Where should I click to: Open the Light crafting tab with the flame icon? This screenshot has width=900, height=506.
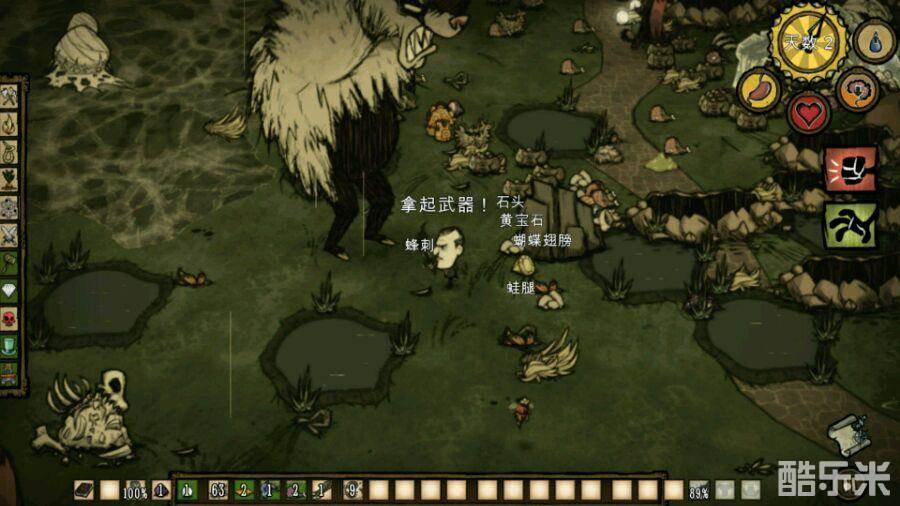(x=10, y=125)
